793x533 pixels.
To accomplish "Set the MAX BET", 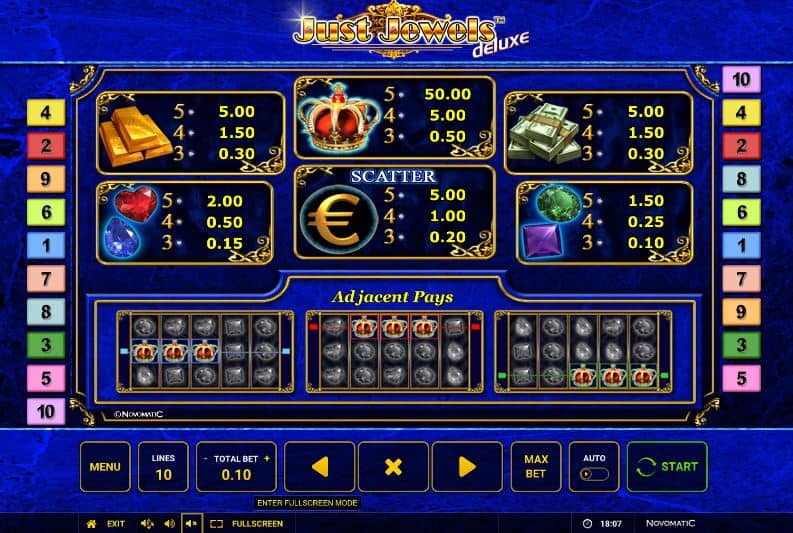I will coord(536,467).
